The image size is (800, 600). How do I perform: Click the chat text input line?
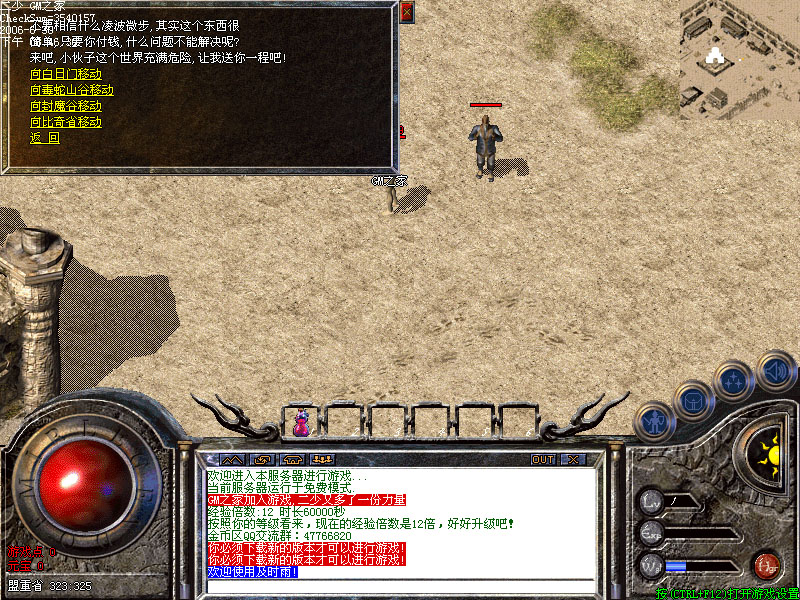[400, 584]
